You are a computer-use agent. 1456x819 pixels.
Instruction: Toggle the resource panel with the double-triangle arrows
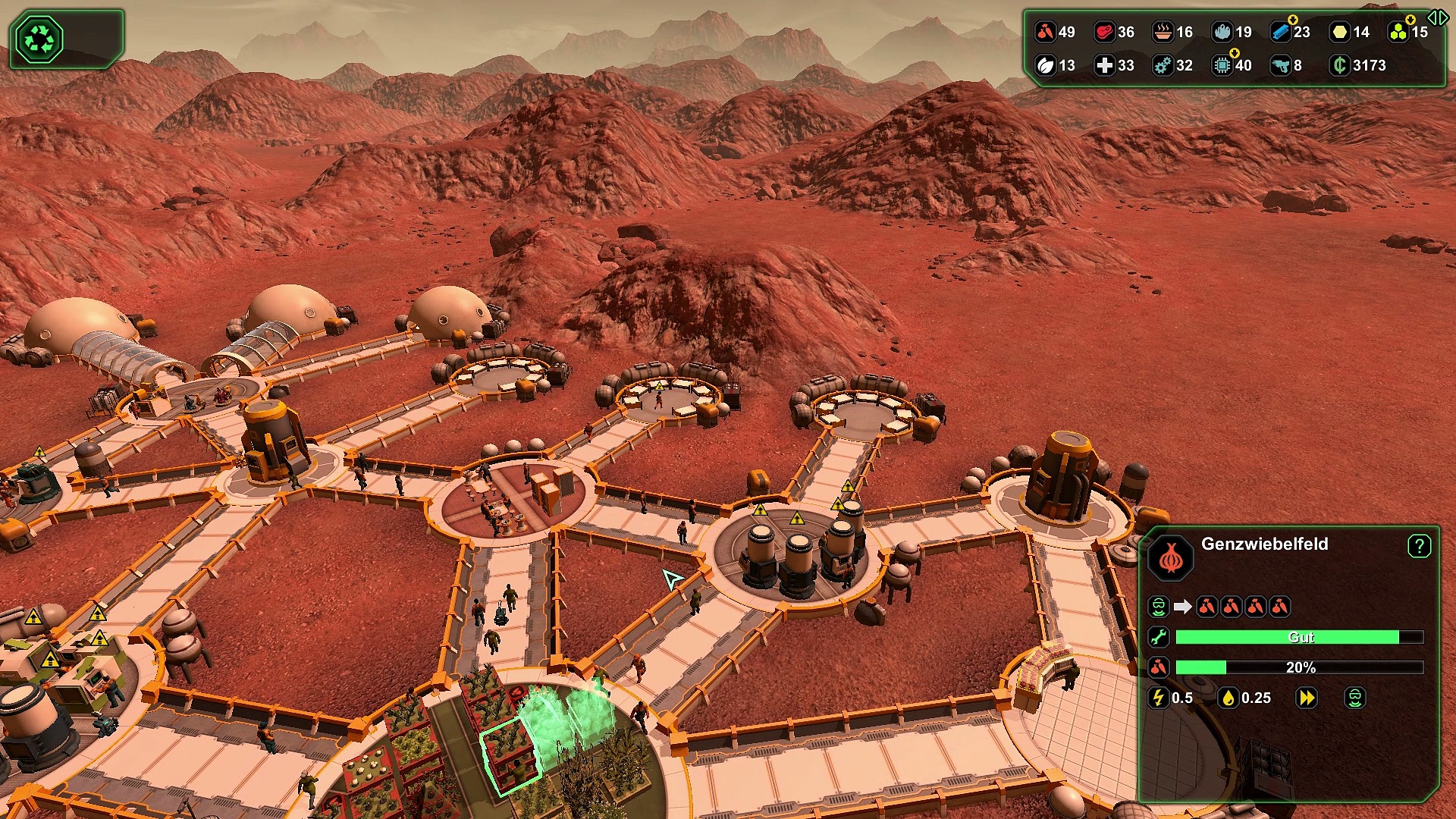[x=1438, y=17]
